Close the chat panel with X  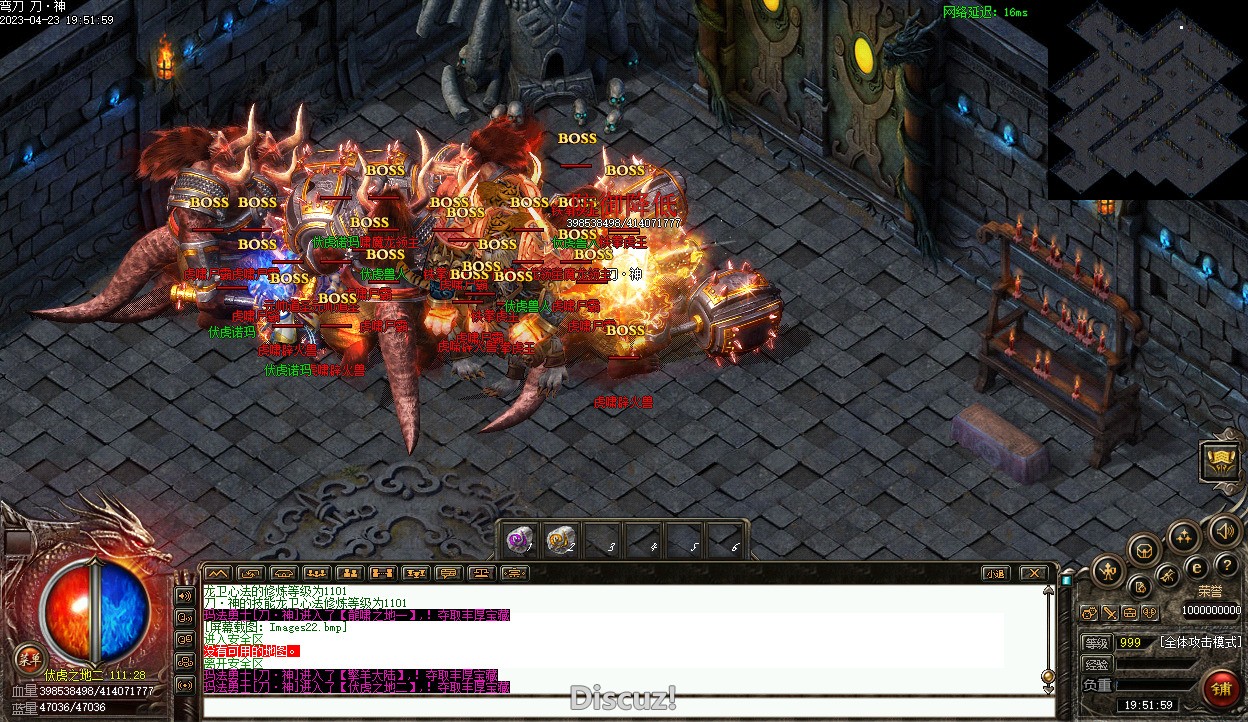(1034, 573)
